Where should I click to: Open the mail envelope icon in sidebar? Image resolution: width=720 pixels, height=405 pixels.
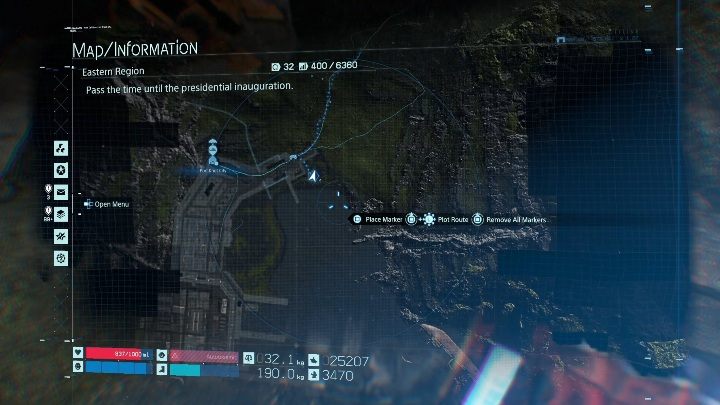pyautogui.click(x=61, y=192)
